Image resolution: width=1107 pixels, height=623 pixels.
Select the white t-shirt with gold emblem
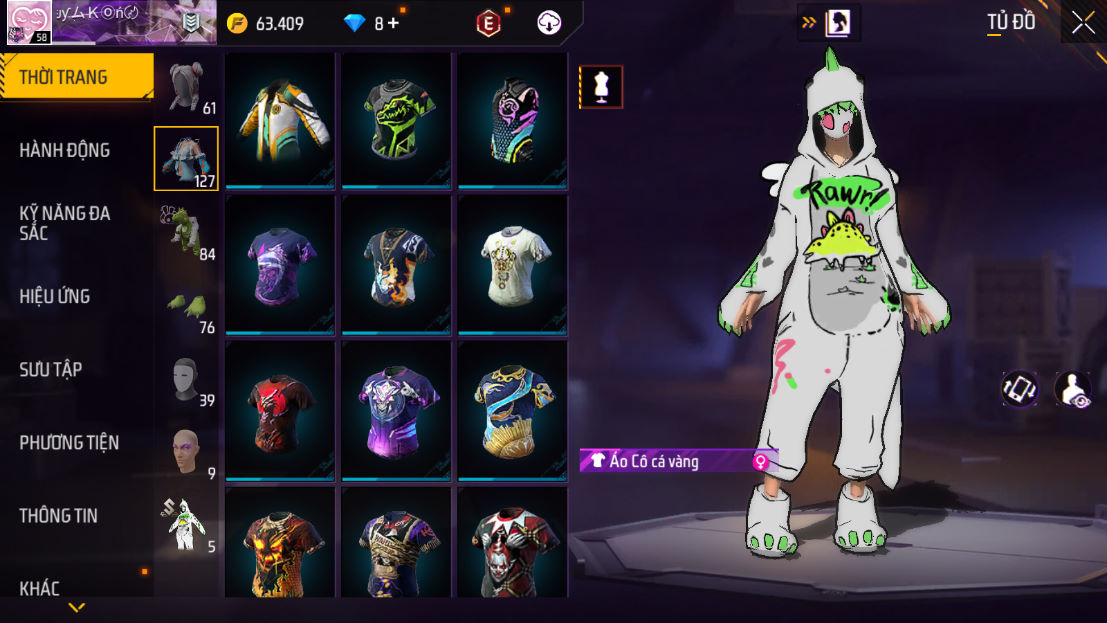512,264
